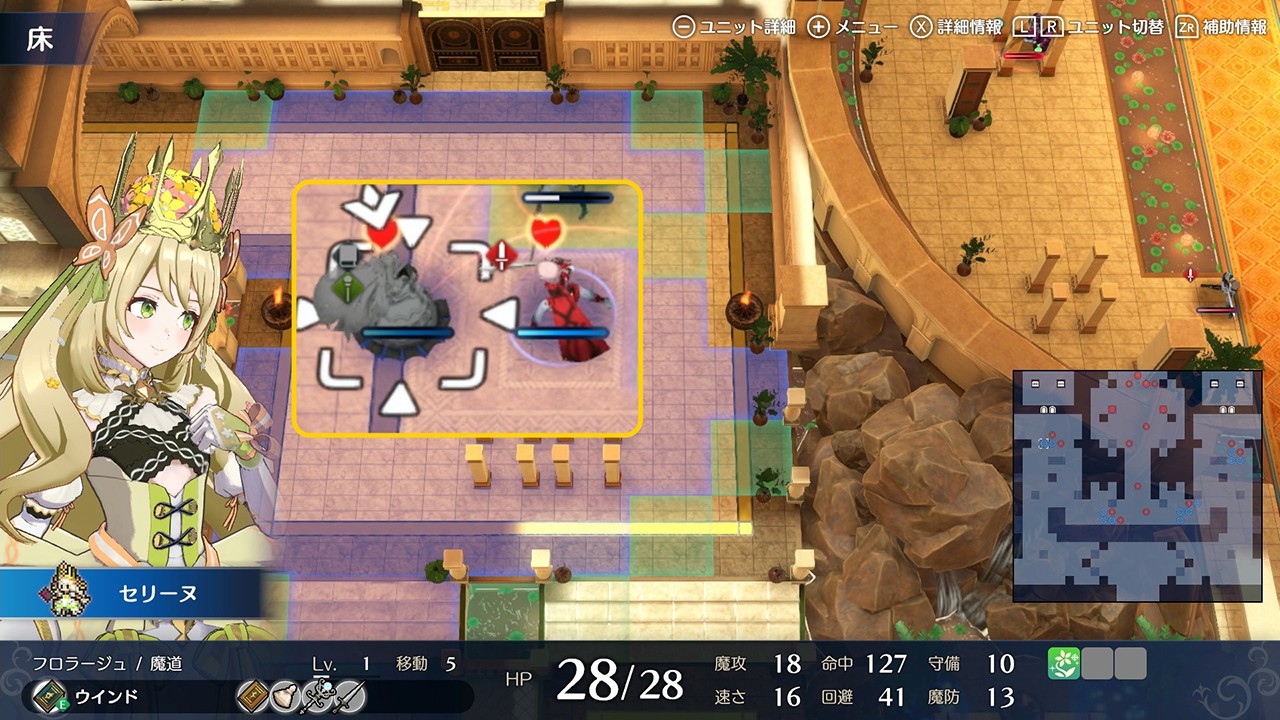This screenshot has height=720, width=1280.
Task: Choose the sack item icon
Action: 284,696
